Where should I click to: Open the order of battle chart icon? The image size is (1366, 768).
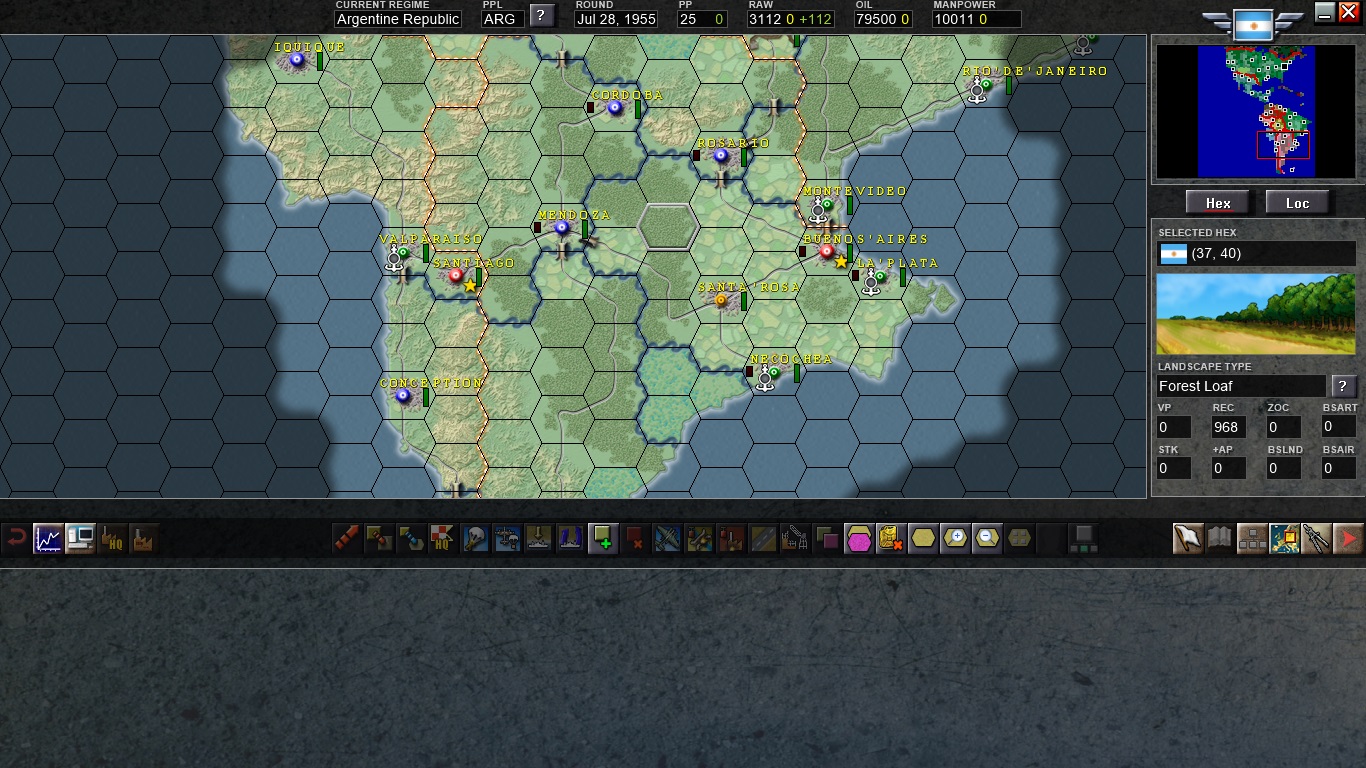[1251, 538]
